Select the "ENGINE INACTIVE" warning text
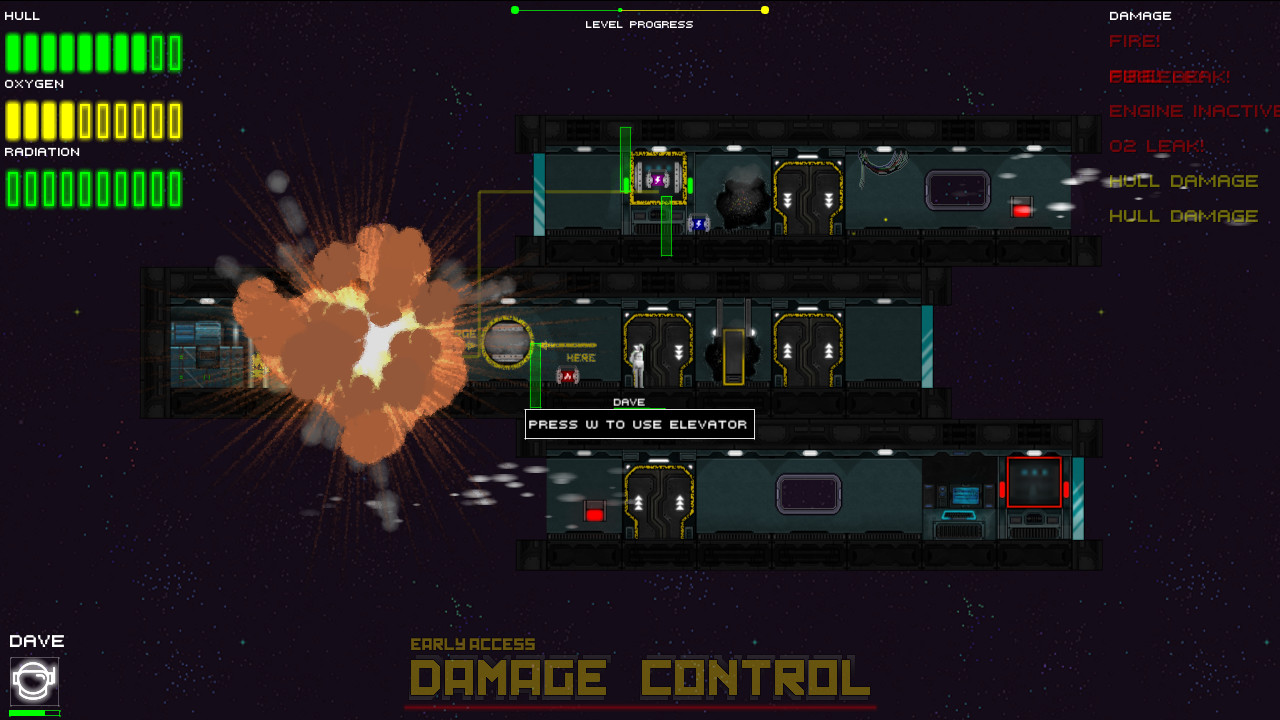This screenshot has width=1280, height=720. [1190, 110]
